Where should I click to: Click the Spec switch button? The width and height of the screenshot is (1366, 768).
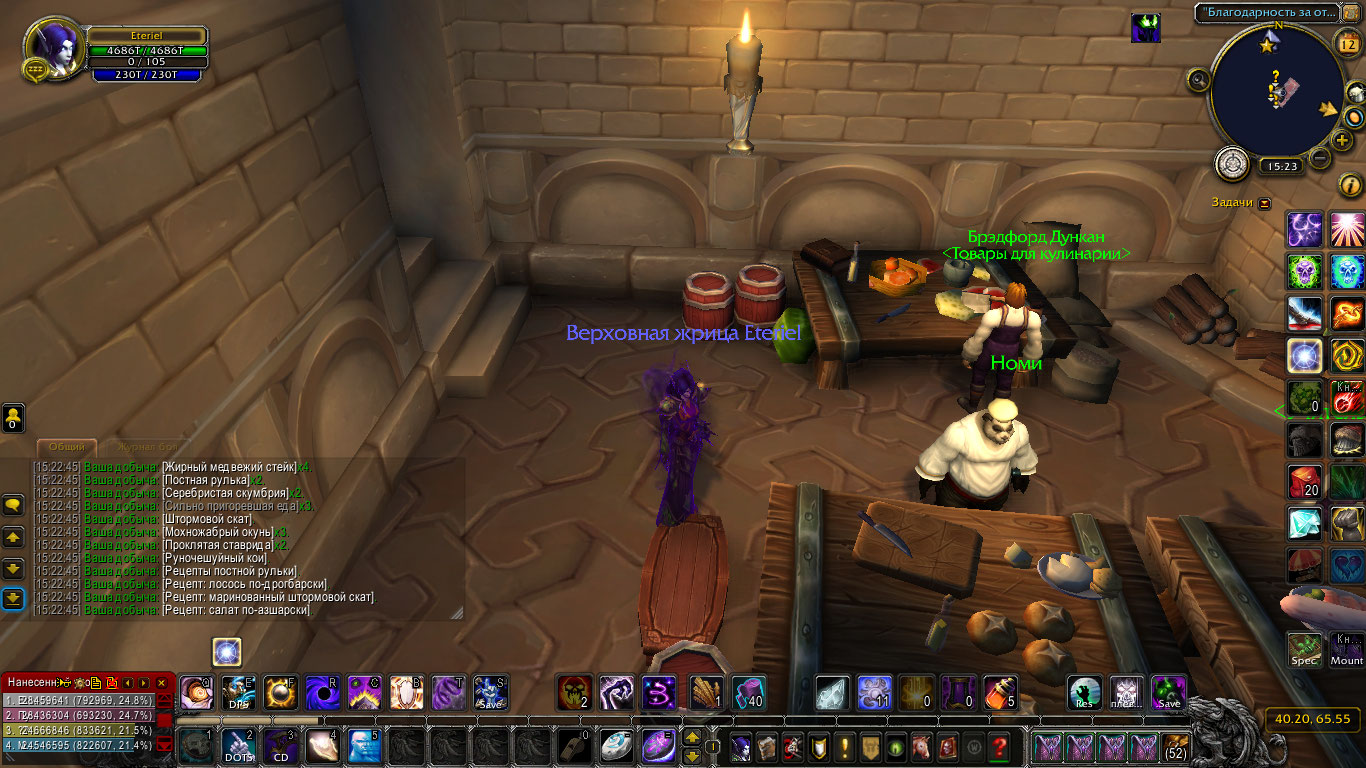(x=1304, y=649)
